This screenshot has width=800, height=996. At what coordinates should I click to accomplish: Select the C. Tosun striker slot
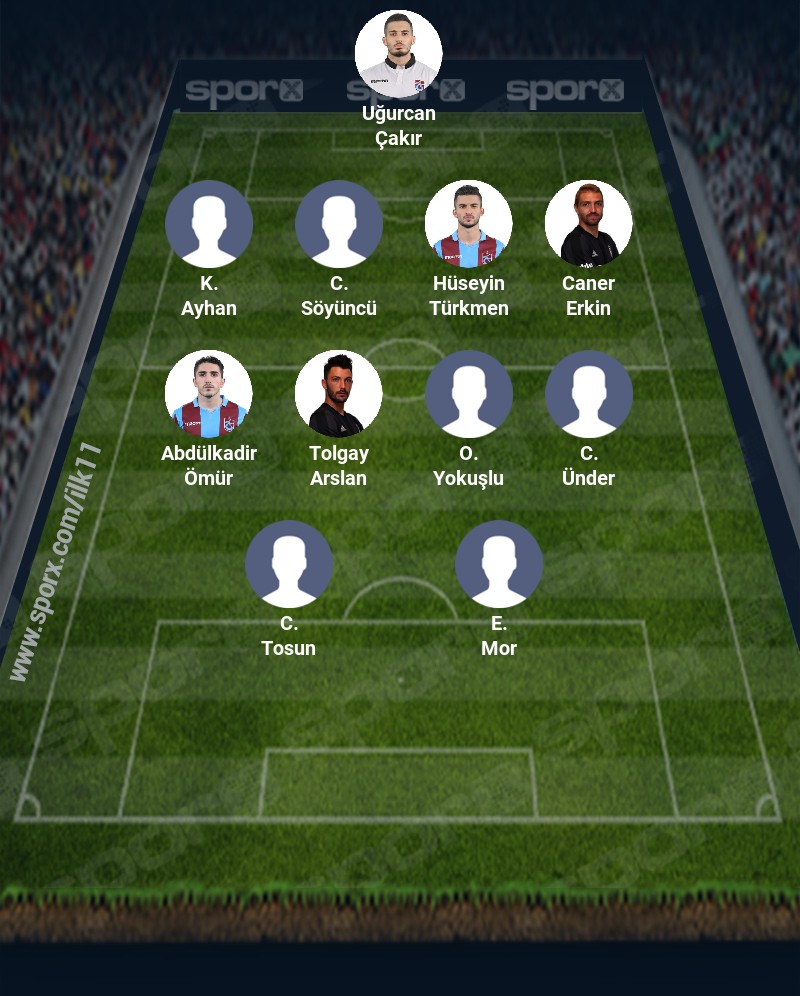click(x=289, y=564)
